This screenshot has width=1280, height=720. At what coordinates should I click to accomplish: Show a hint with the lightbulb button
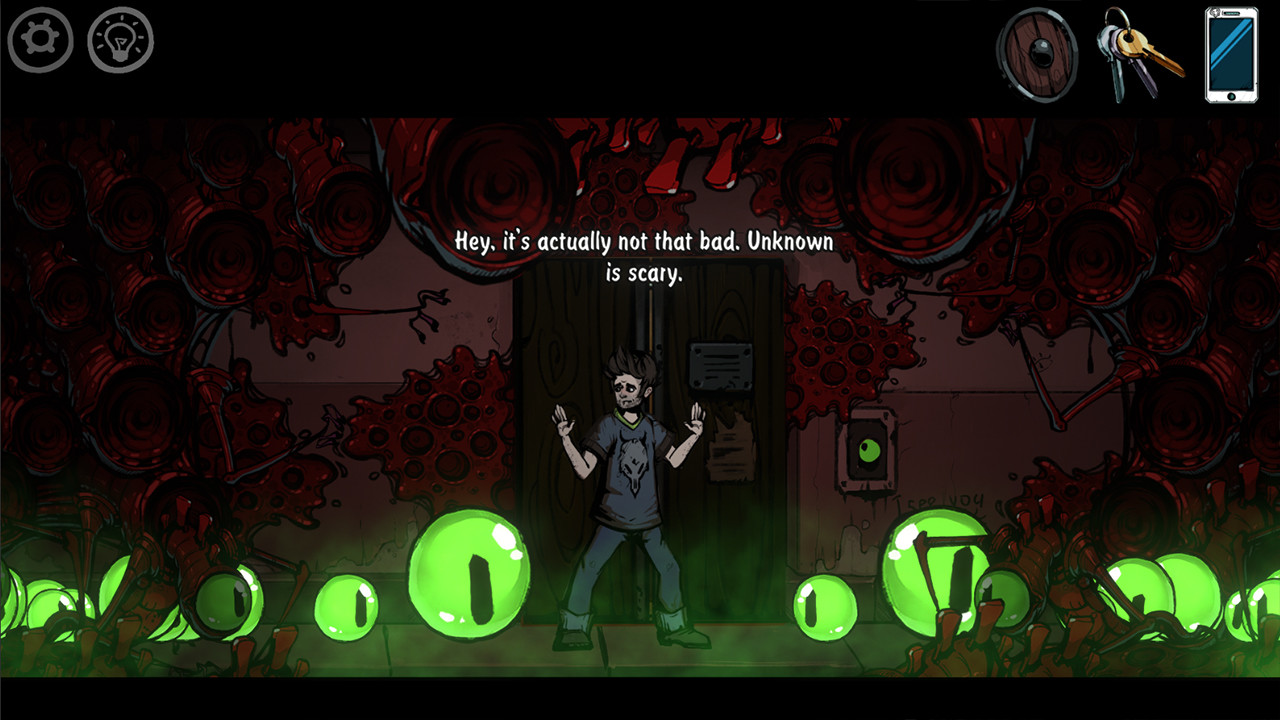click(x=120, y=40)
